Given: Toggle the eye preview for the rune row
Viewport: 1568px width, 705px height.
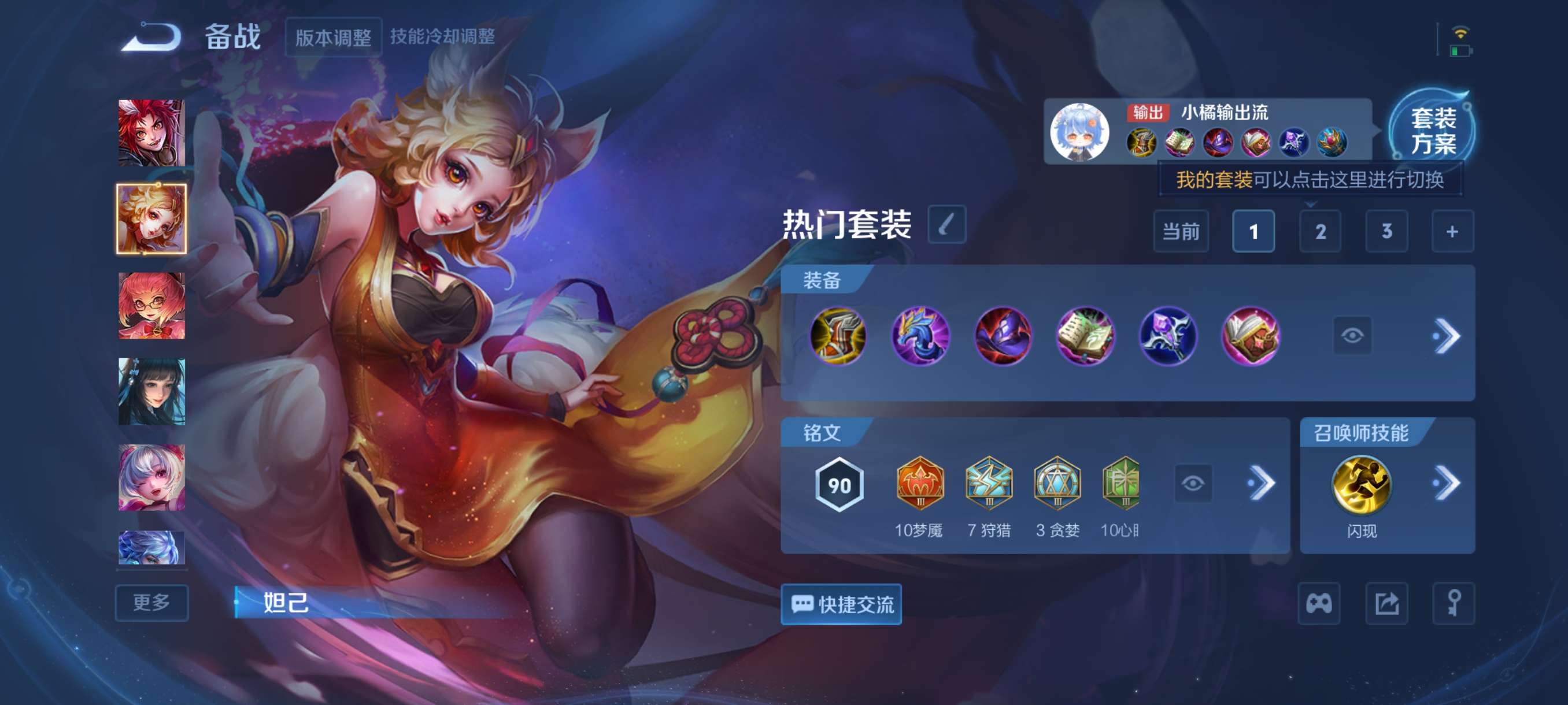Looking at the screenshot, I should click(1195, 483).
